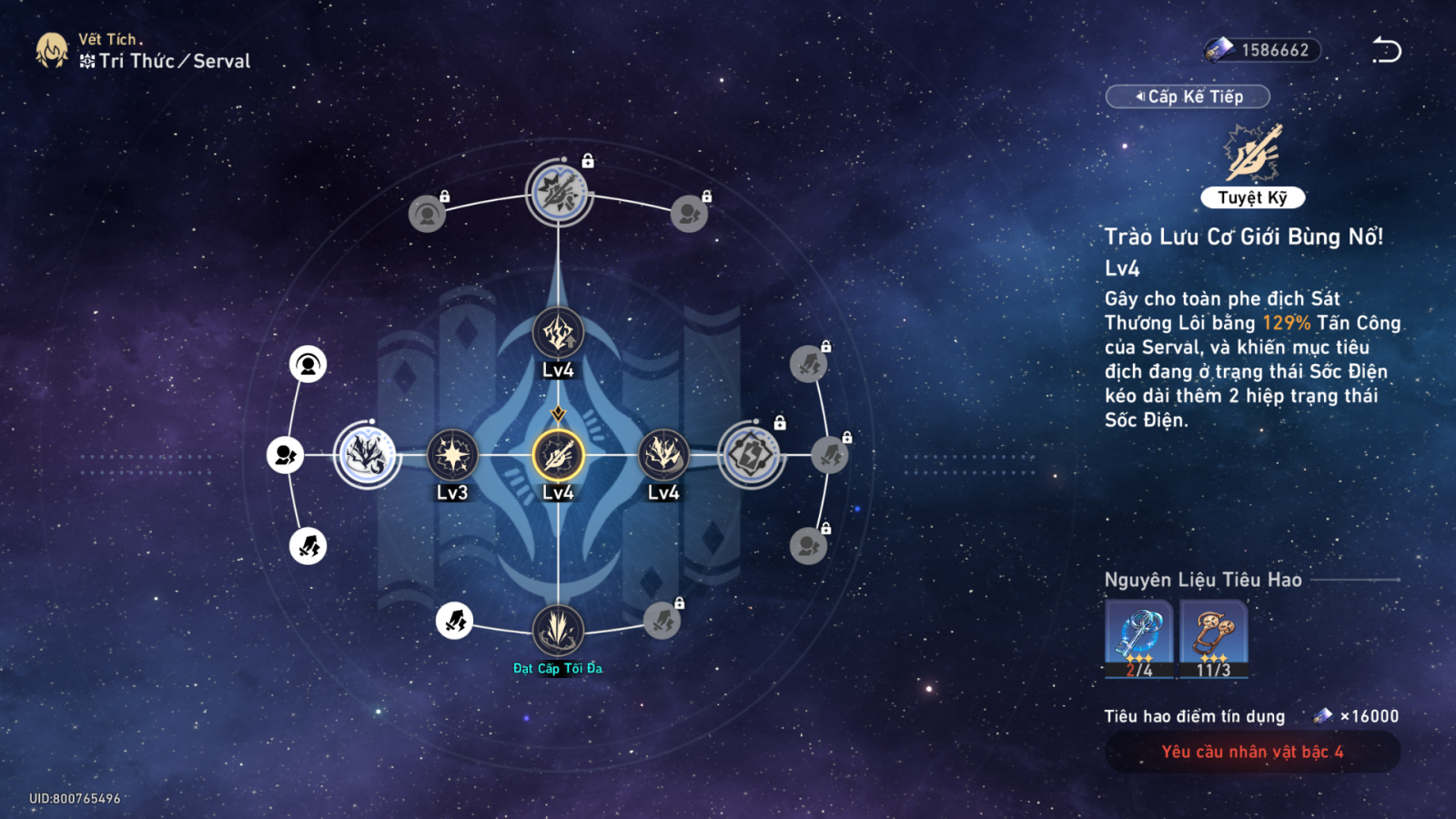Select the Lv4 node right of center
Image resolution: width=1456 pixels, height=819 pixels.
point(663,455)
